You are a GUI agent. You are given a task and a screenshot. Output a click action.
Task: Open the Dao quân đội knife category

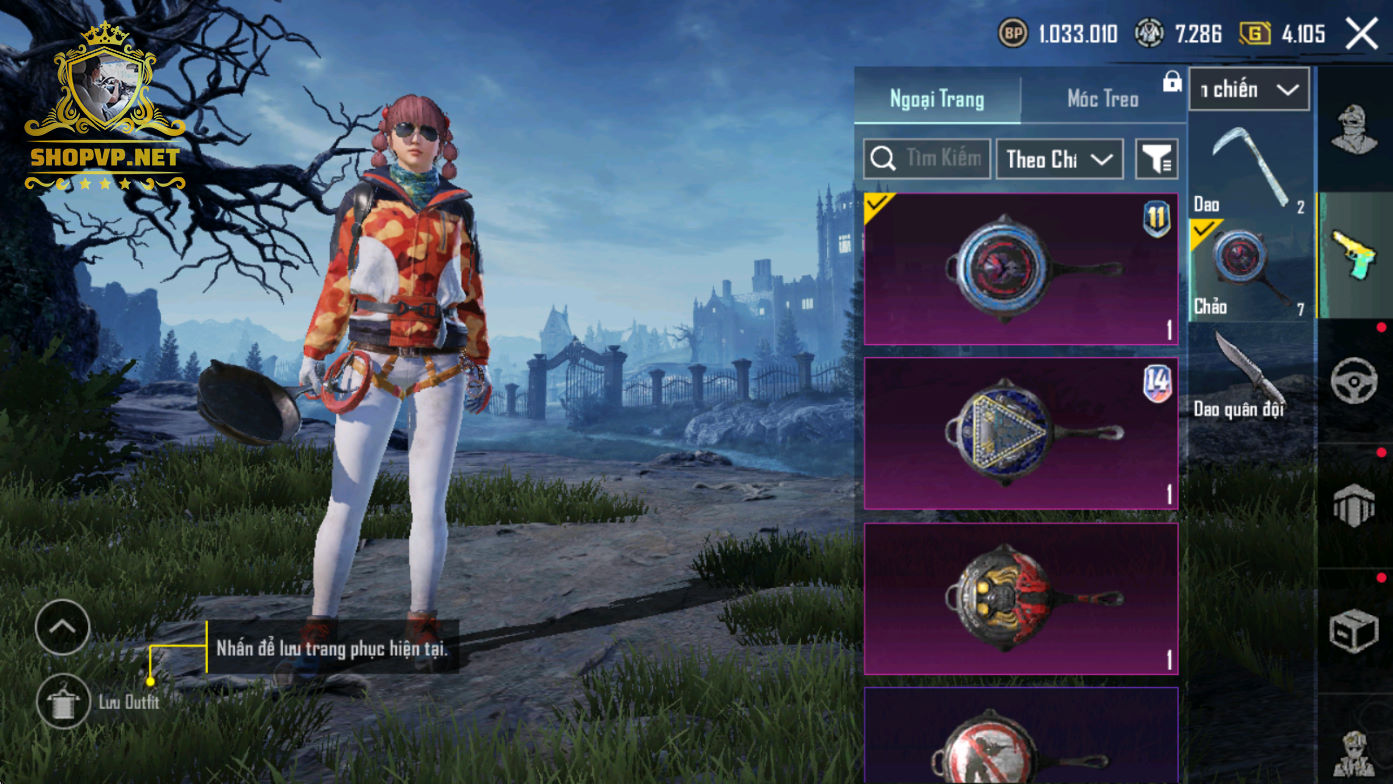pyautogui.click(x=1250, y=373)
